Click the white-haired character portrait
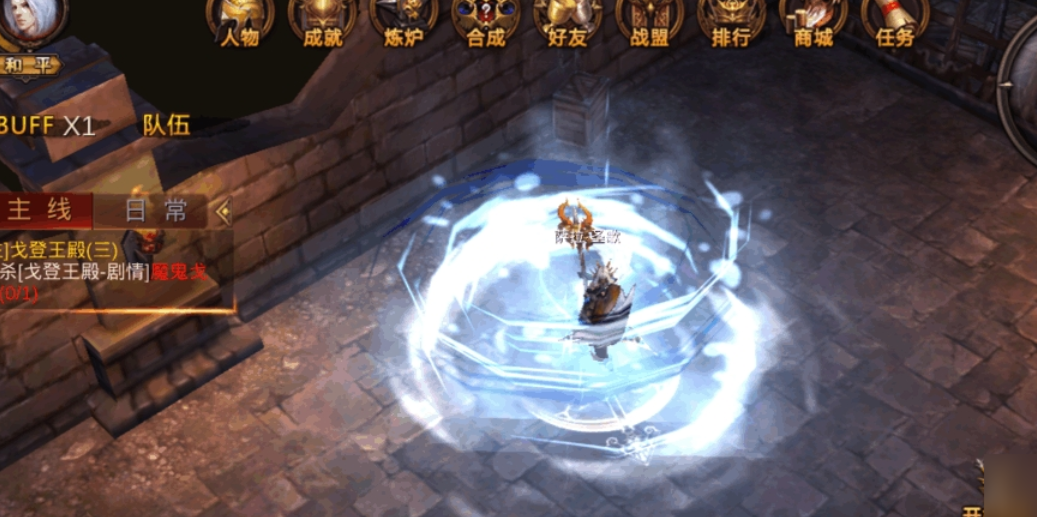The height and width of the screenshot is (517, 1037). [x=30, y=20]
